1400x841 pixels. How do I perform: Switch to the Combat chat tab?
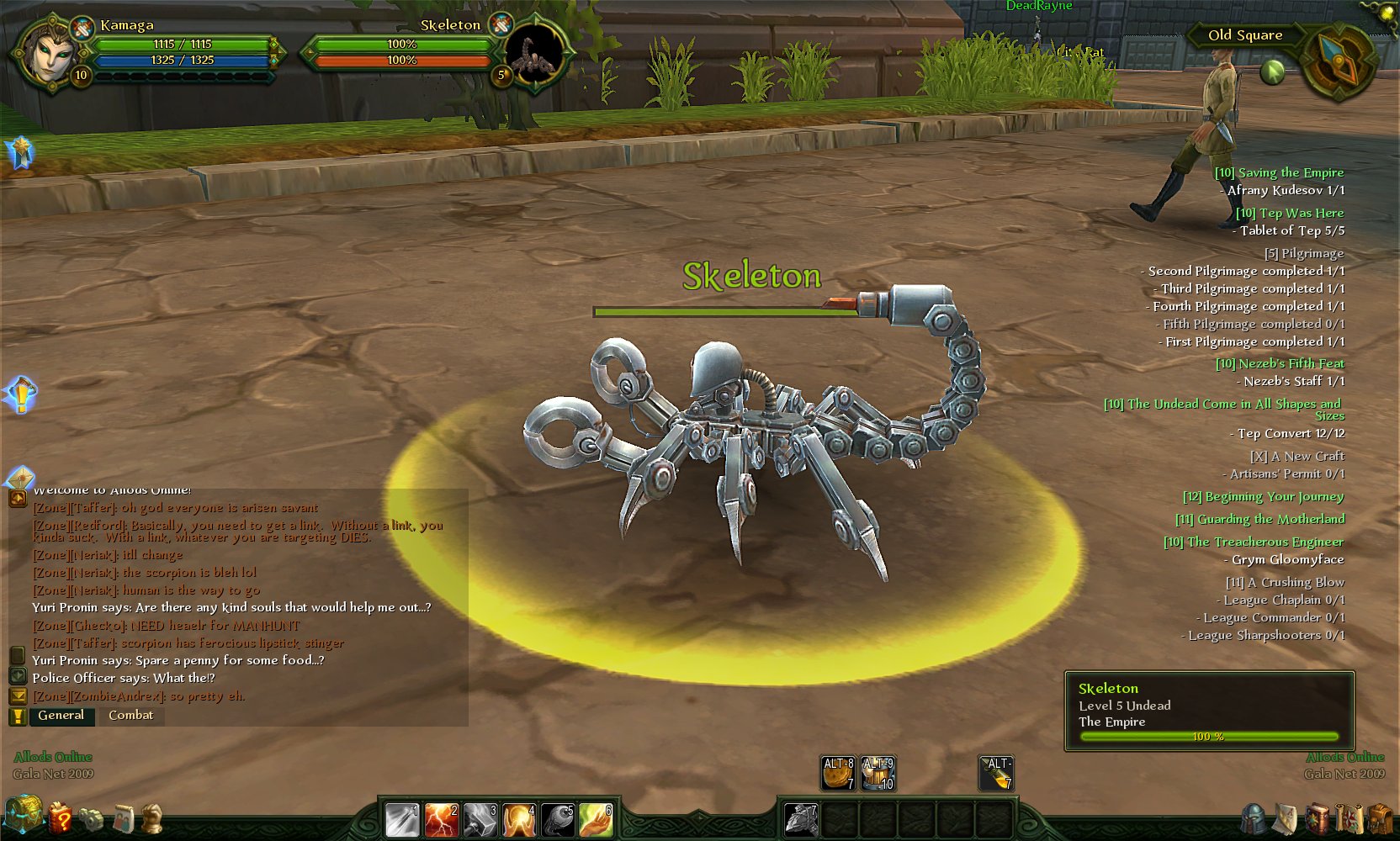click(130, 715)
